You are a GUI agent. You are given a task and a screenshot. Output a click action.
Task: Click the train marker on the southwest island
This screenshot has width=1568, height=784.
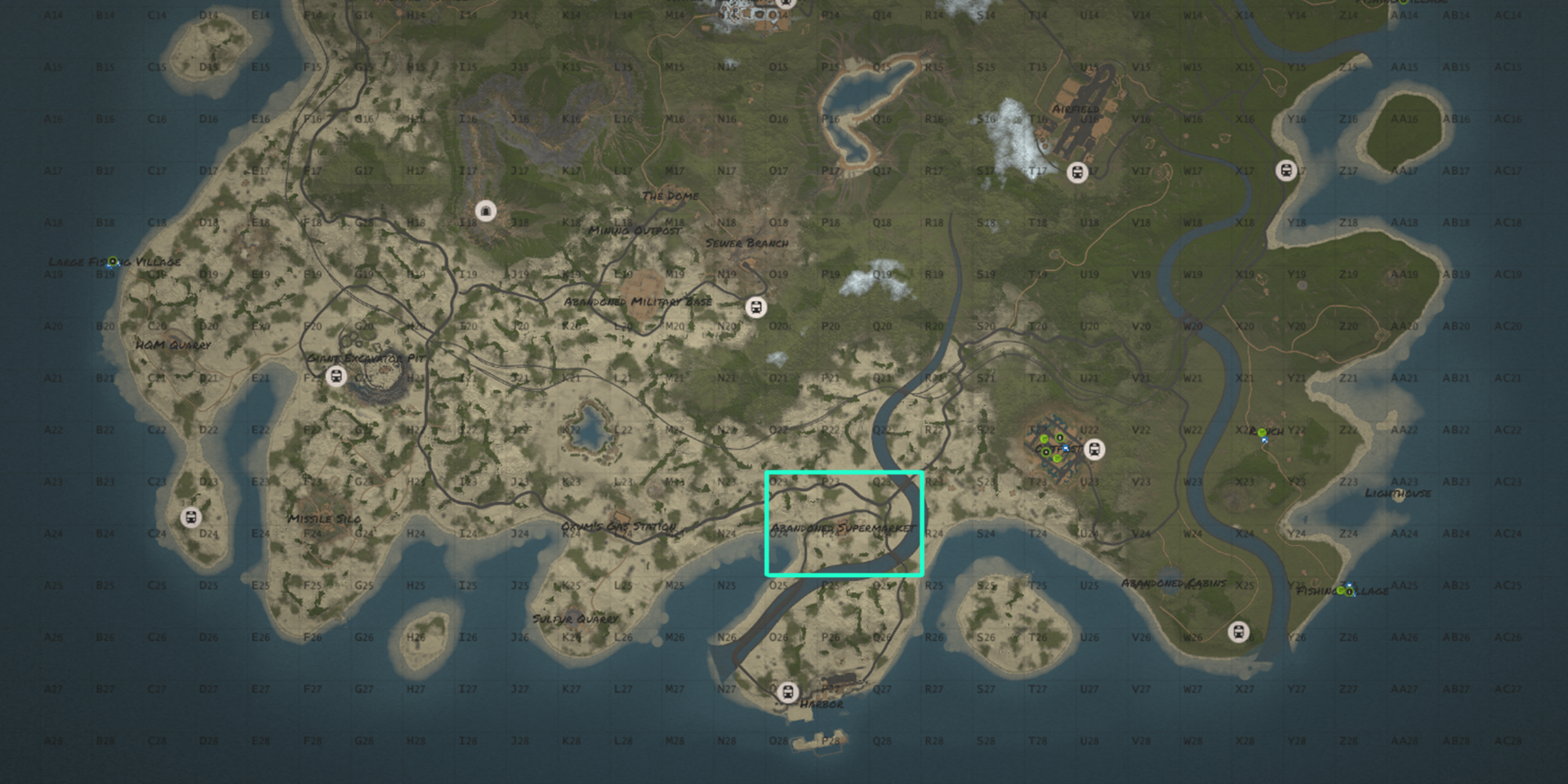click(x=191, y=517)
